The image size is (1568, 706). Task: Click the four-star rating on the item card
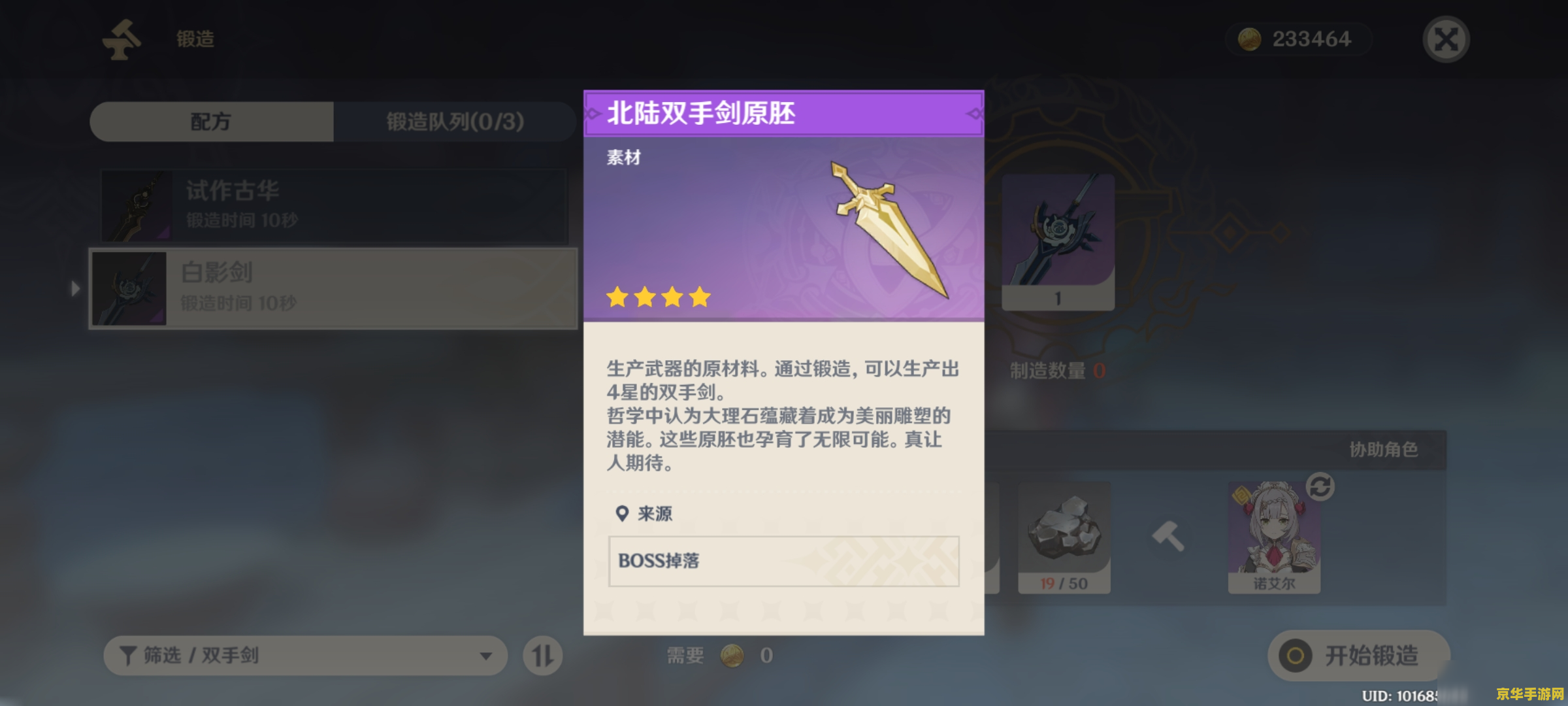tap(655, 297)
